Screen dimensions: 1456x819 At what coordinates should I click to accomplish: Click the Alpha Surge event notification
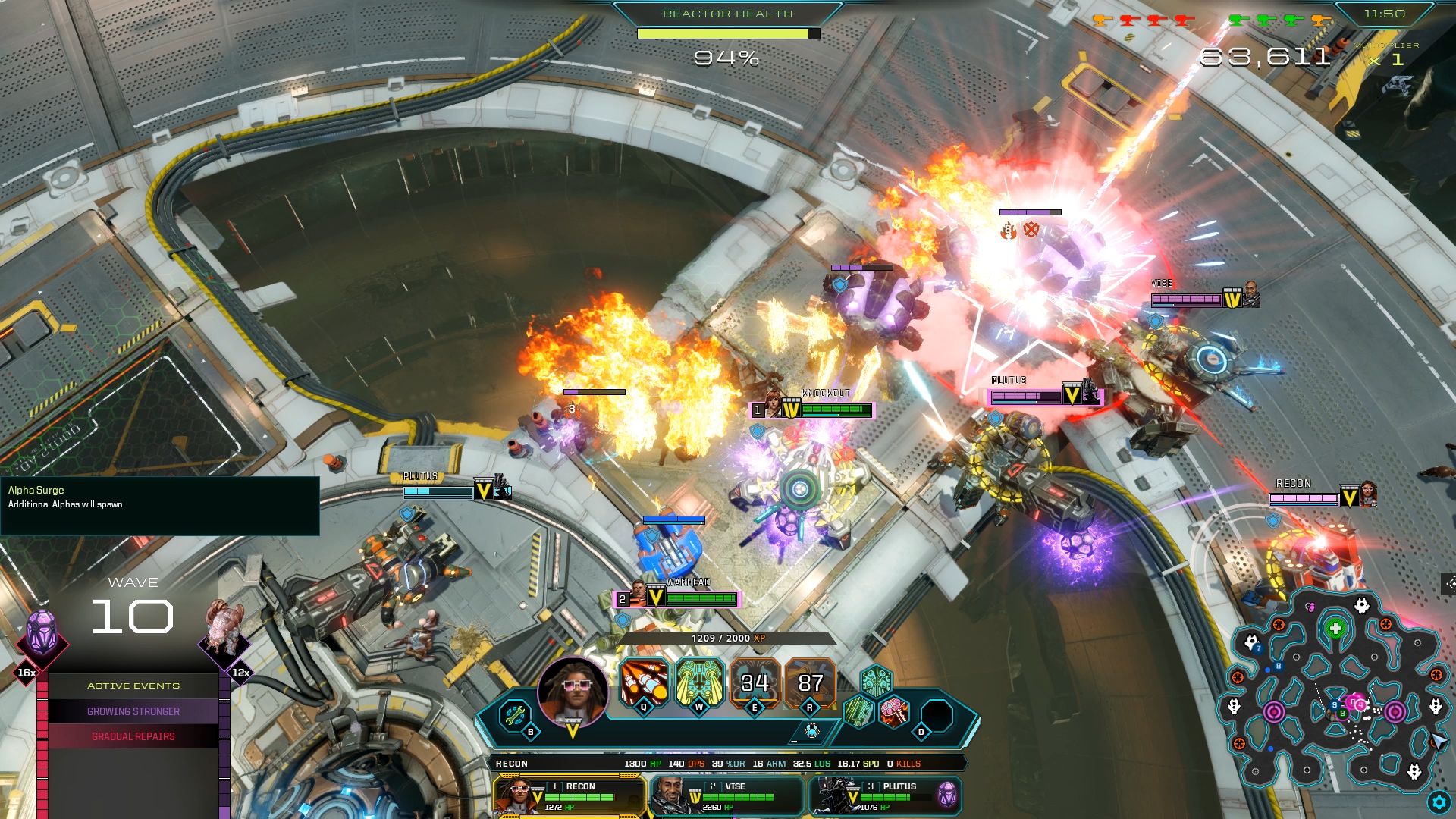click(159, 505)
